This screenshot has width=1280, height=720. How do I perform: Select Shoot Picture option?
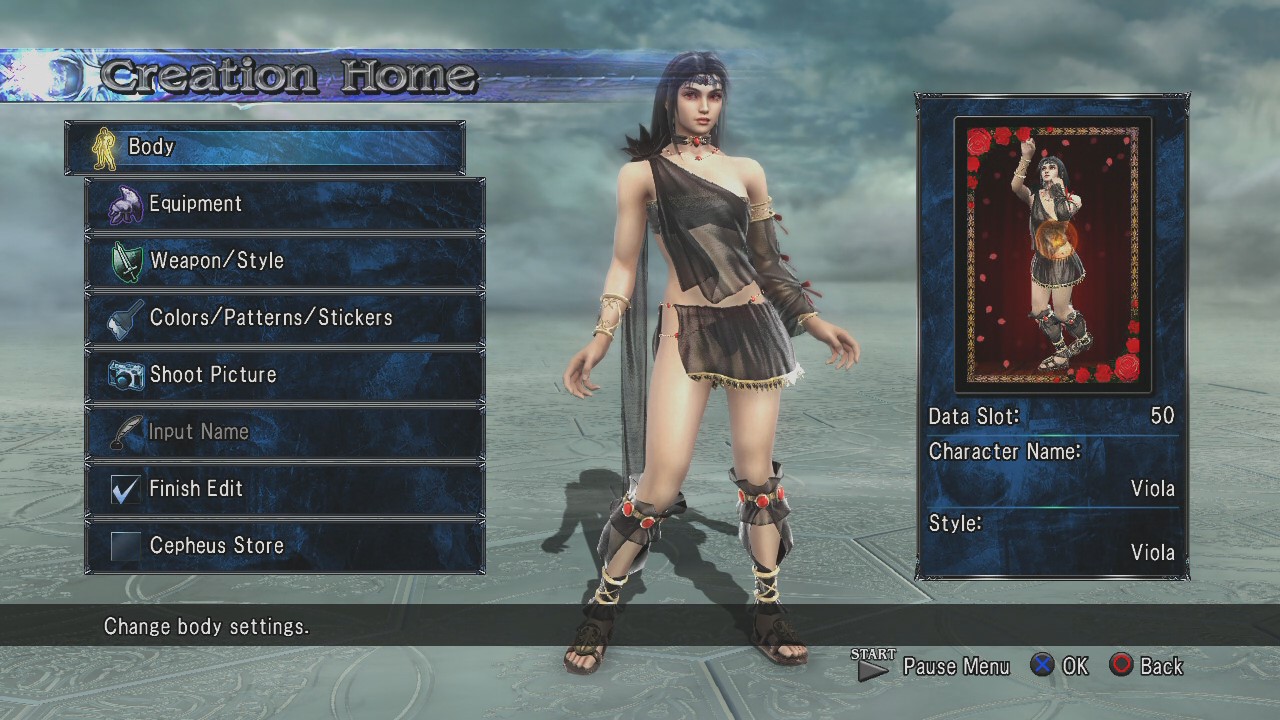pos(285,375)
